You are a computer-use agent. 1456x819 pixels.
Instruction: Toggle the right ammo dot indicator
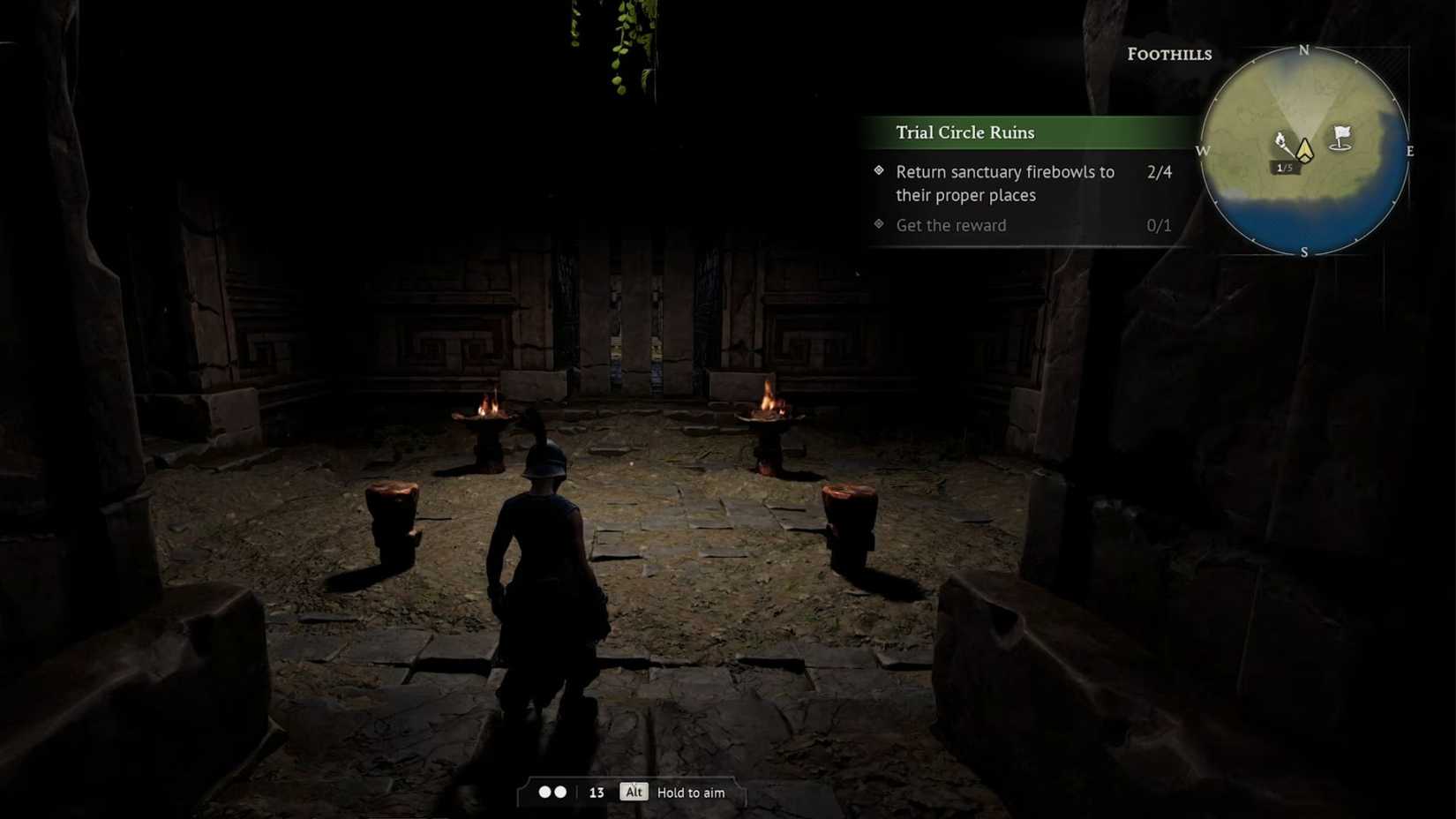click(562, 792)
